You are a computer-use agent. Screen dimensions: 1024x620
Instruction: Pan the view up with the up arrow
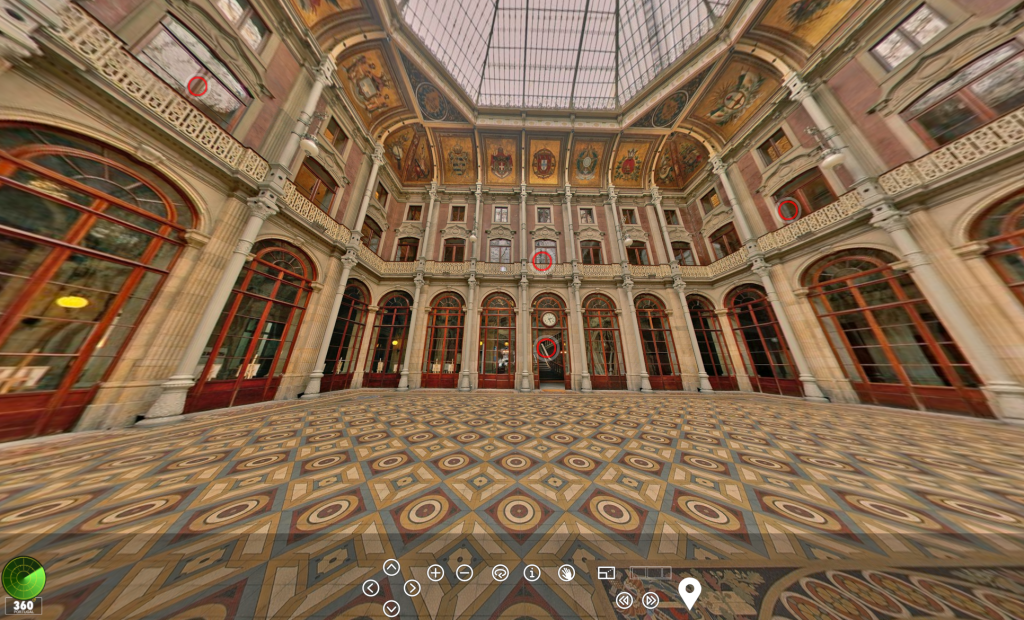391,567
